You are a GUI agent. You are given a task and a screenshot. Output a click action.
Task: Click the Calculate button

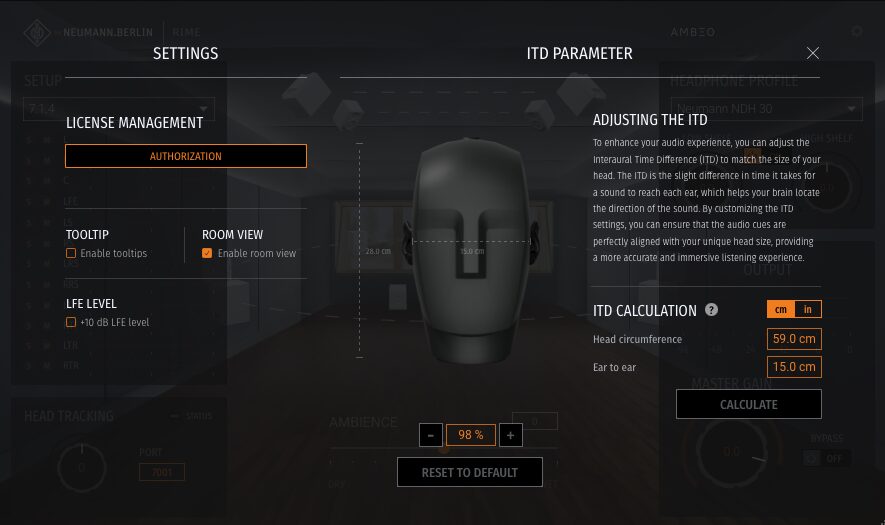[x=748, y=404]
